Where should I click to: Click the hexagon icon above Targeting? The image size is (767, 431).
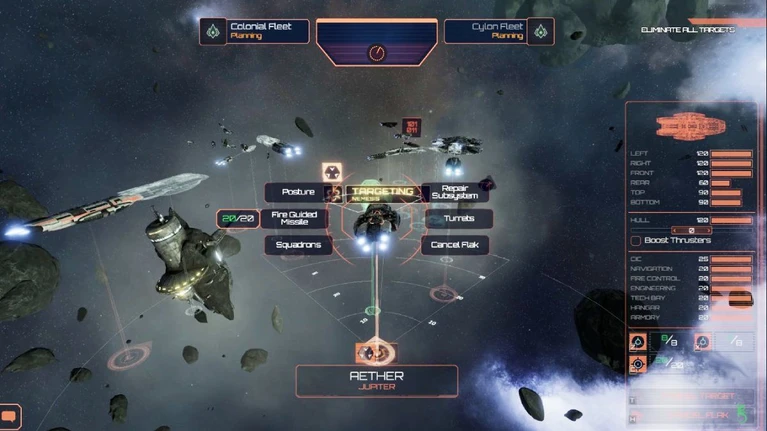331,171
